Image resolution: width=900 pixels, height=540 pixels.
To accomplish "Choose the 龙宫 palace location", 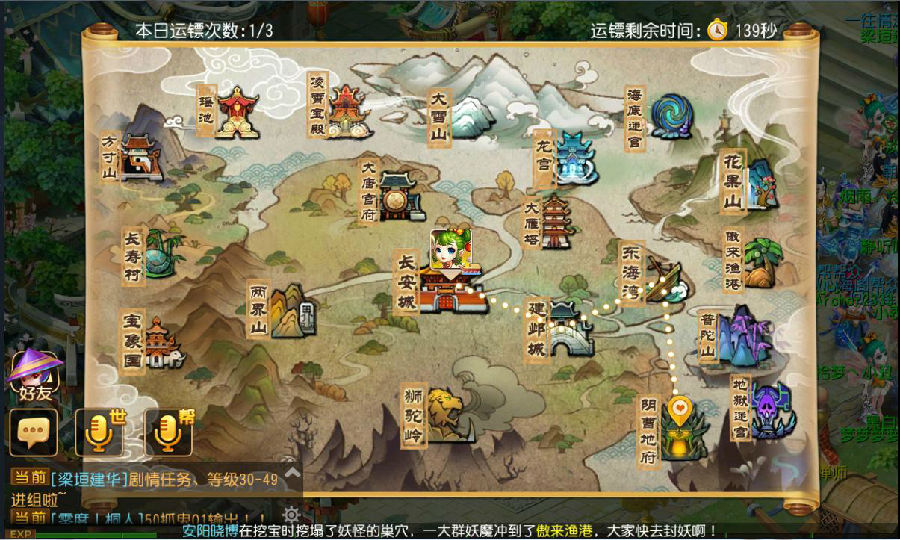I will click(574, 158).
